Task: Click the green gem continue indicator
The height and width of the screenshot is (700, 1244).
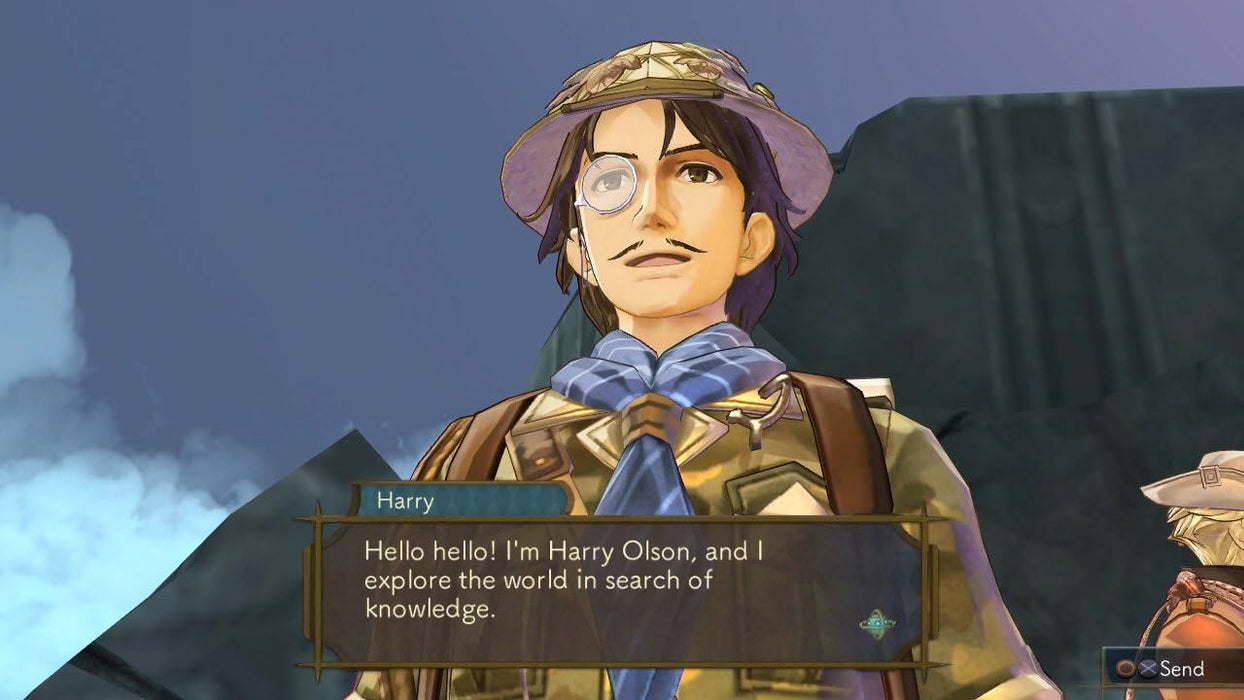Action: point(876,624)
